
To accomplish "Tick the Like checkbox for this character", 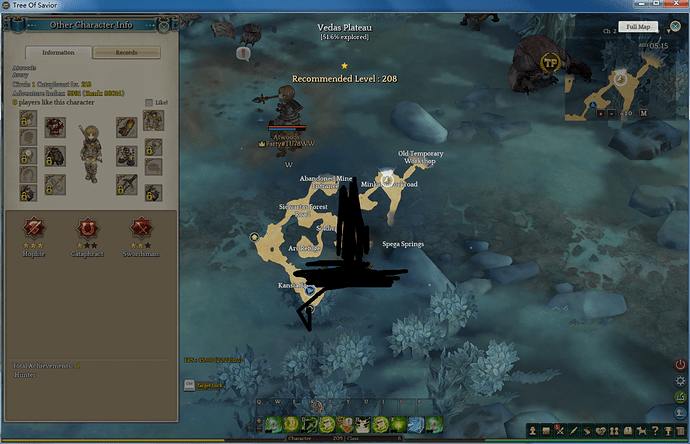I will coord(150,102).
